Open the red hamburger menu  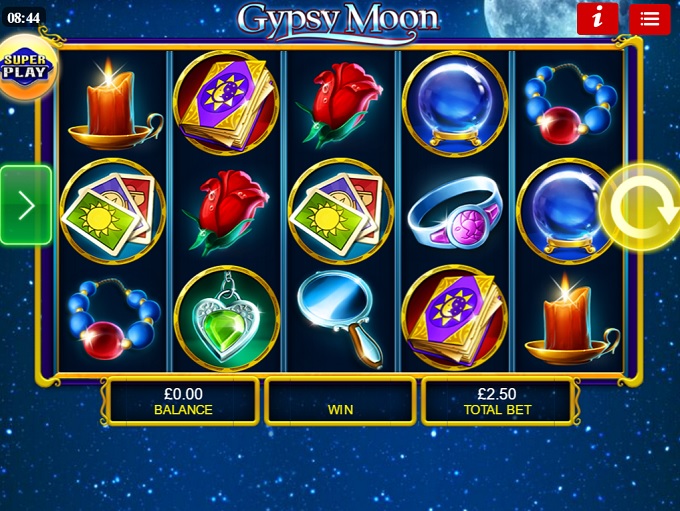649,19
